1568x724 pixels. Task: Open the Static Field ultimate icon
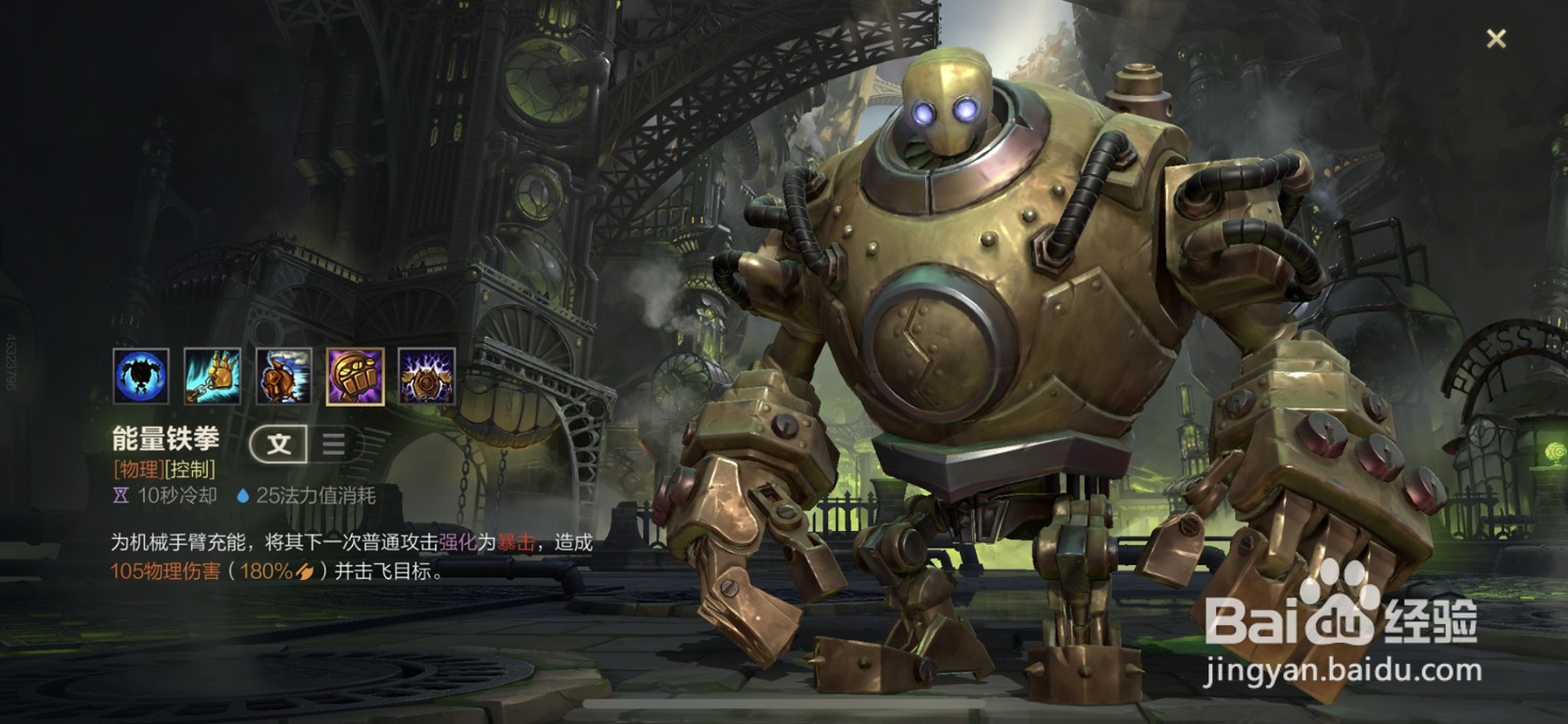click(426, 376)
